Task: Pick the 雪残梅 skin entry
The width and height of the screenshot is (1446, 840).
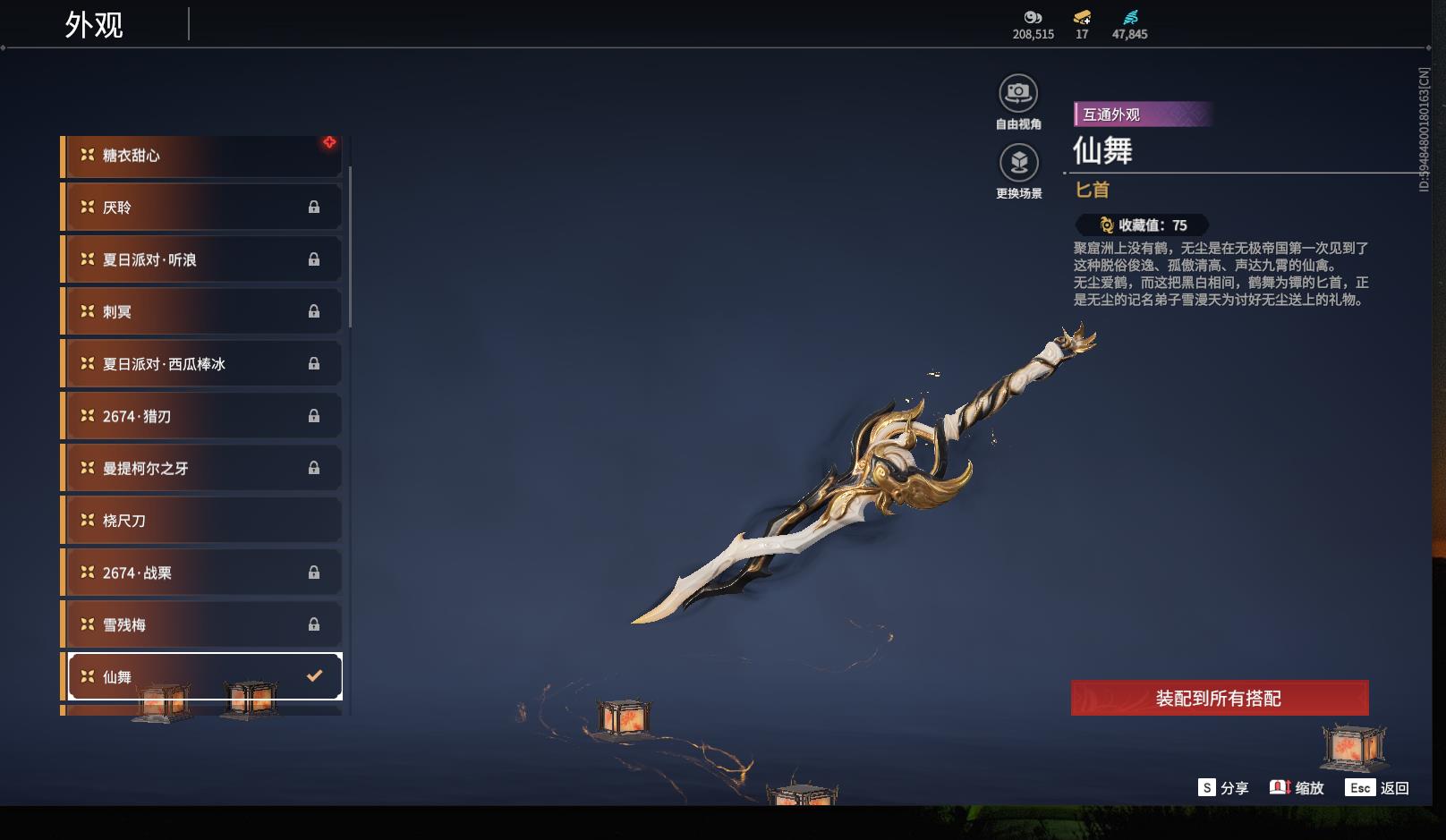Action: point(201,624)
